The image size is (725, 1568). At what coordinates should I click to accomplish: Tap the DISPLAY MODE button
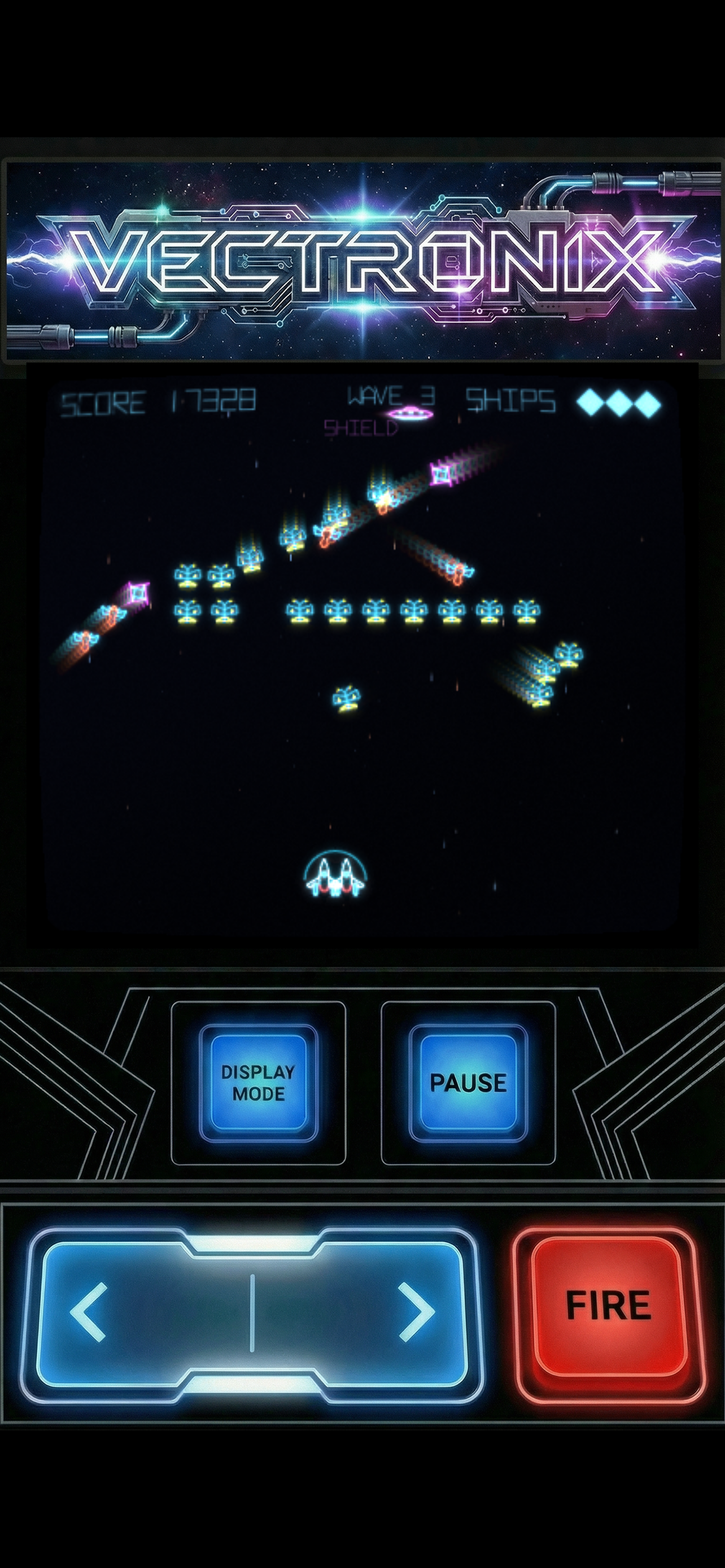pyautogui.click(x=258, y=1082)
